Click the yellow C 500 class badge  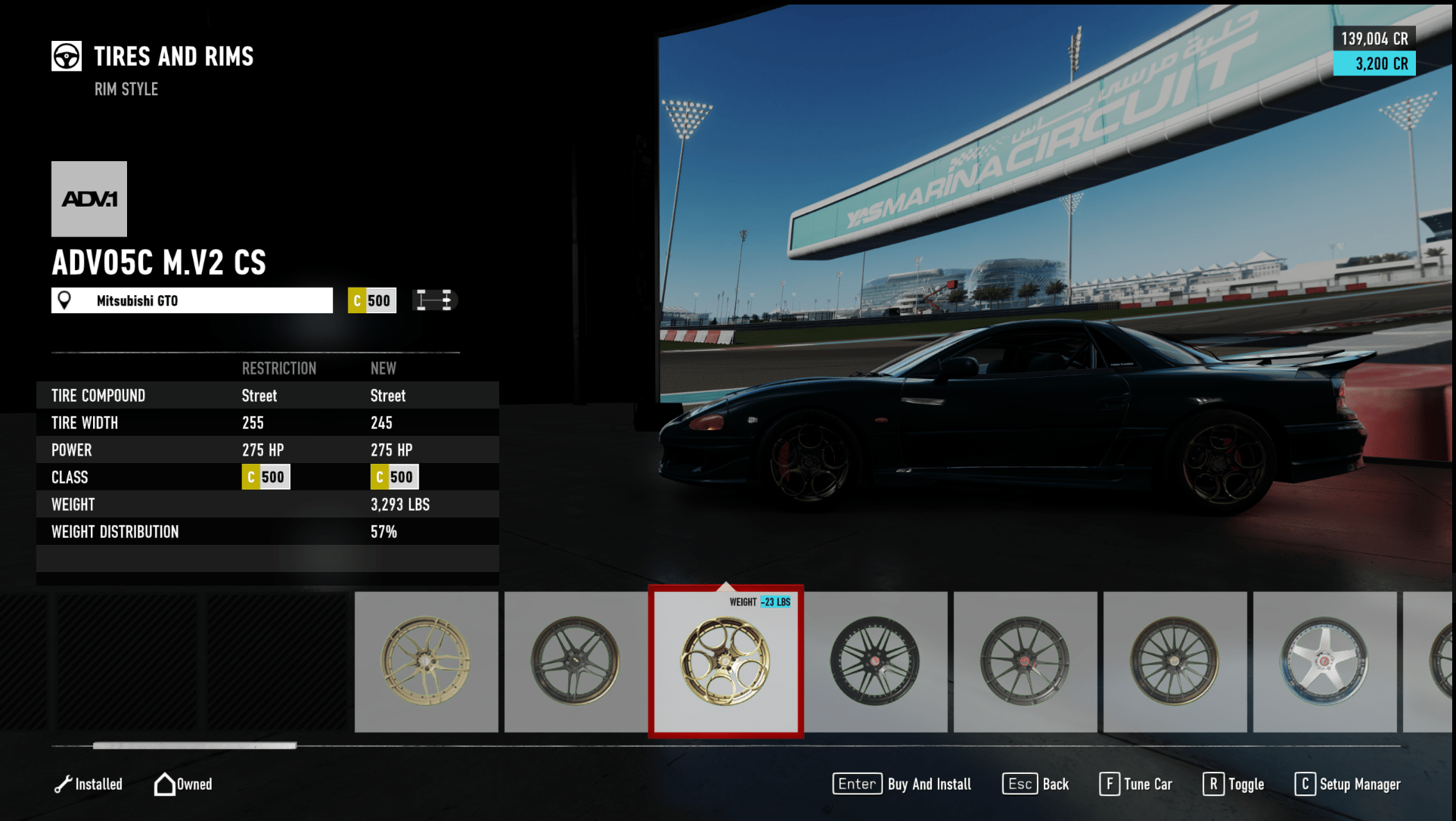pyautogui.click(x=371, y=300)
